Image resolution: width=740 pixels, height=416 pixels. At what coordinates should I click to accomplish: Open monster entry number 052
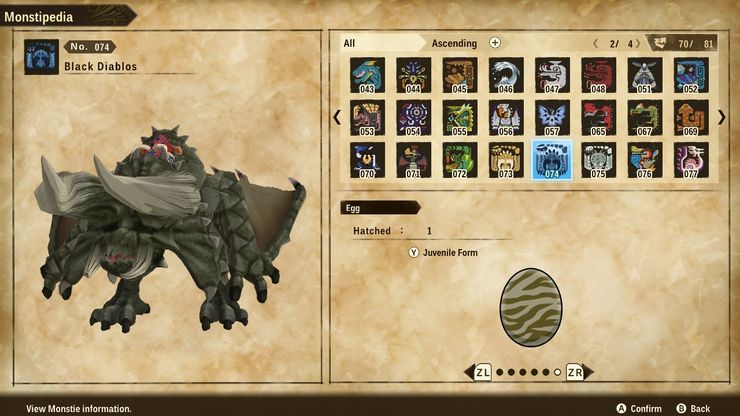click(x=690, y=75)
